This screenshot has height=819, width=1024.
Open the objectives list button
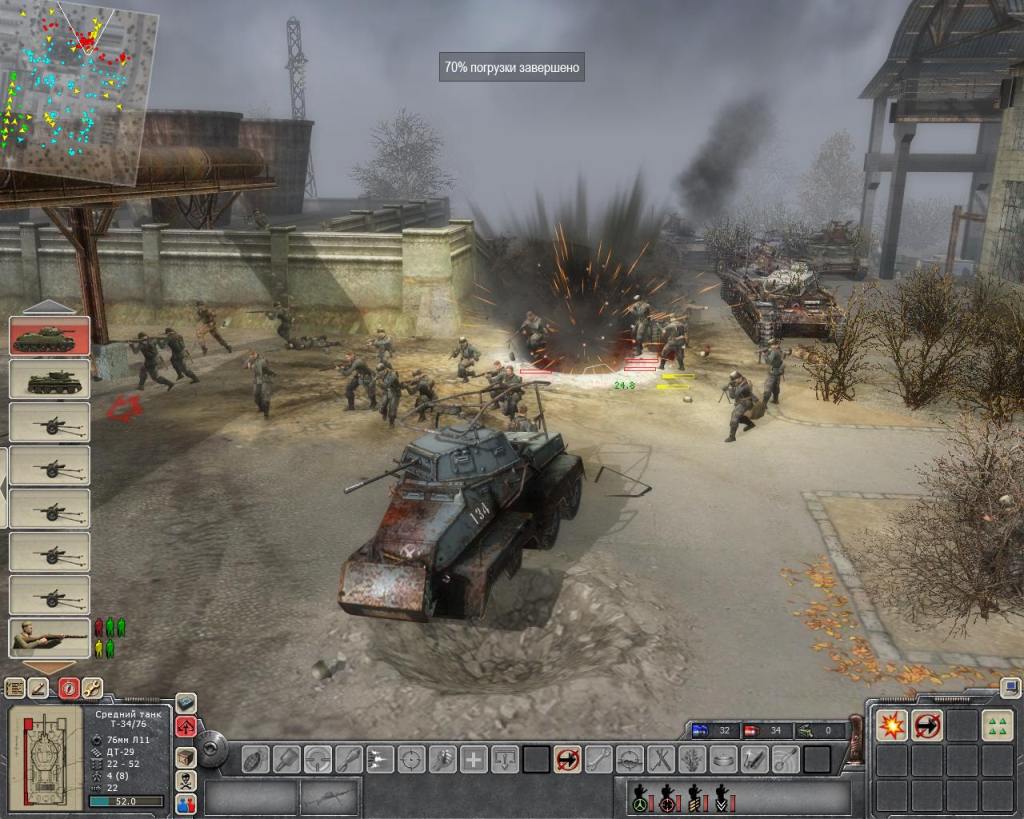click(15, 687)
